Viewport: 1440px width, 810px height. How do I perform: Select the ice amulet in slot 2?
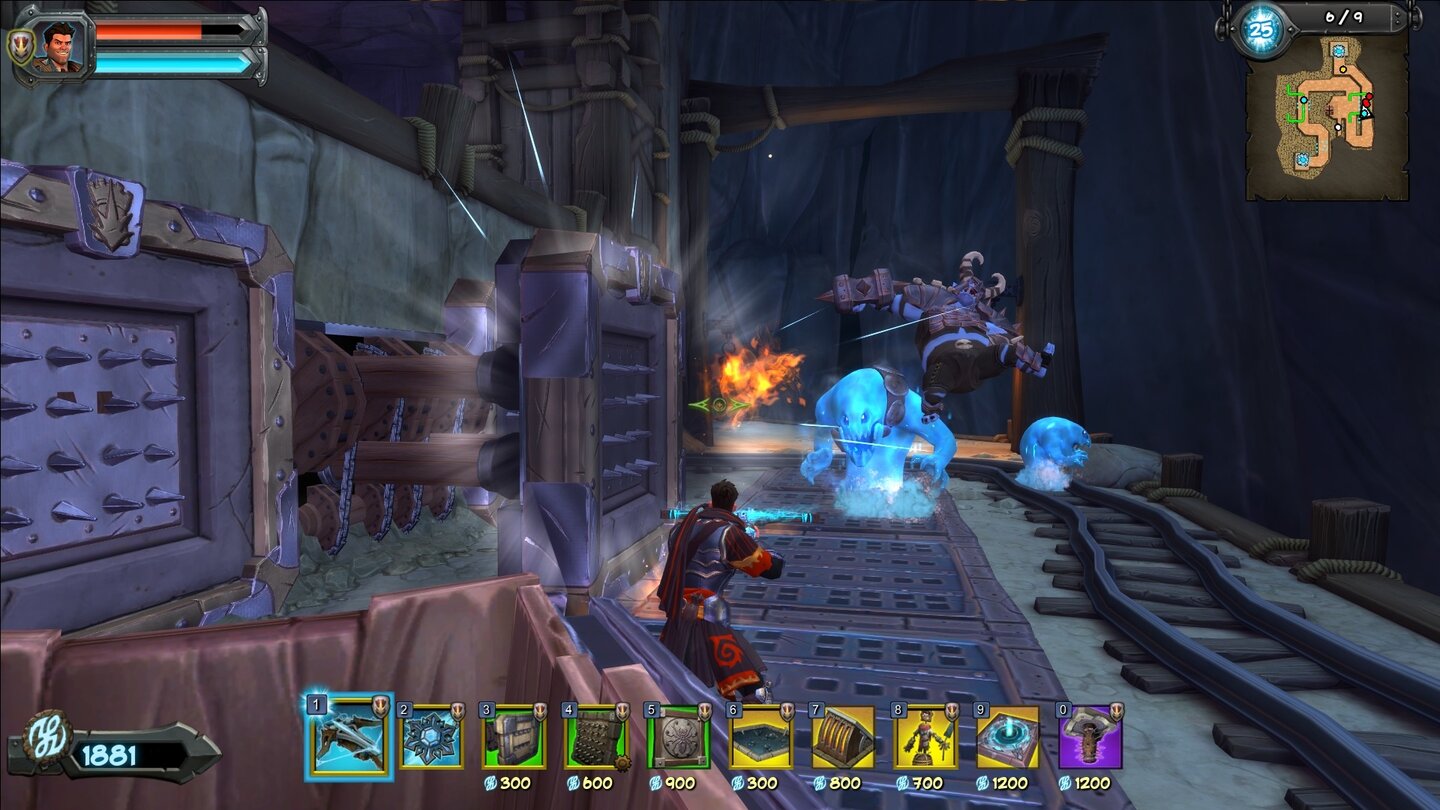point(432,736)
